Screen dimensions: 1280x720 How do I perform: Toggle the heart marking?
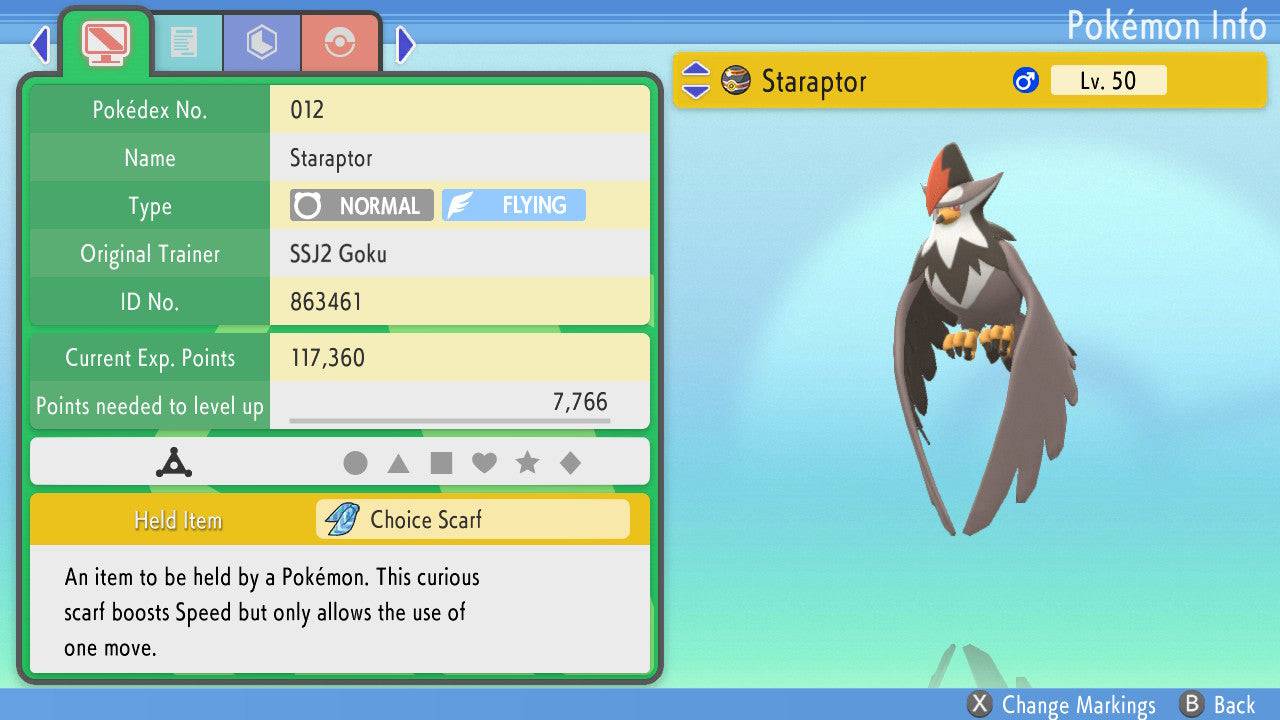pyautogui.click(x=484, y=463)
